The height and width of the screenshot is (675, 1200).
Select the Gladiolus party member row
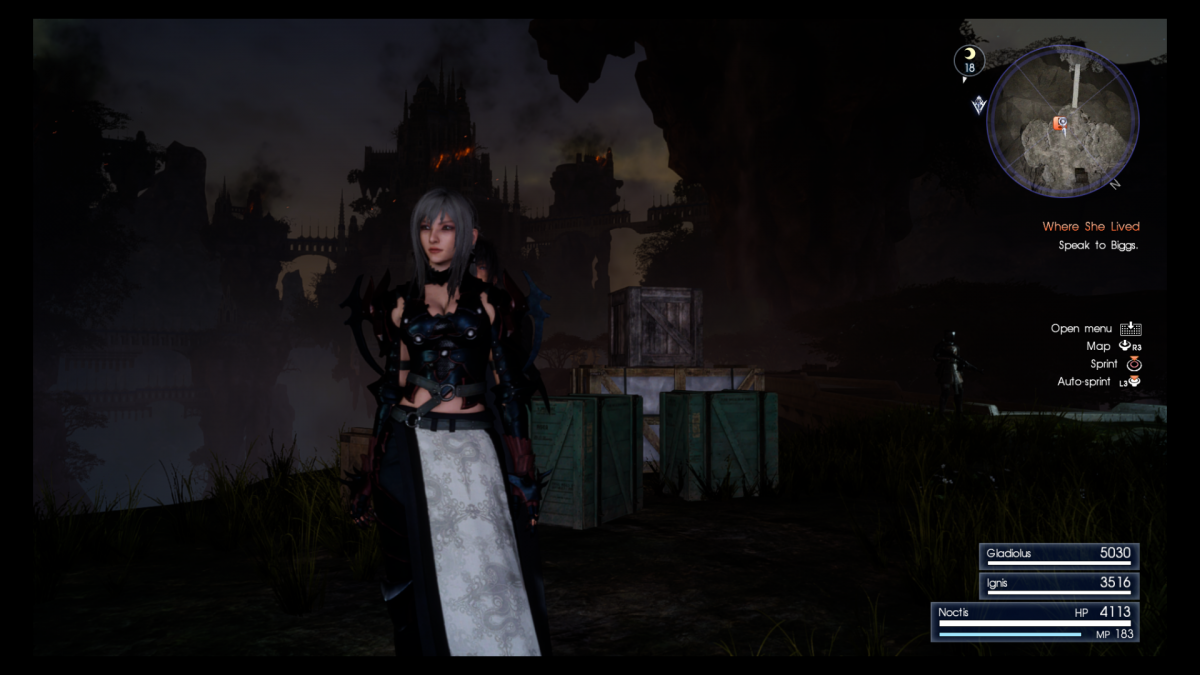pos(1058,555)
